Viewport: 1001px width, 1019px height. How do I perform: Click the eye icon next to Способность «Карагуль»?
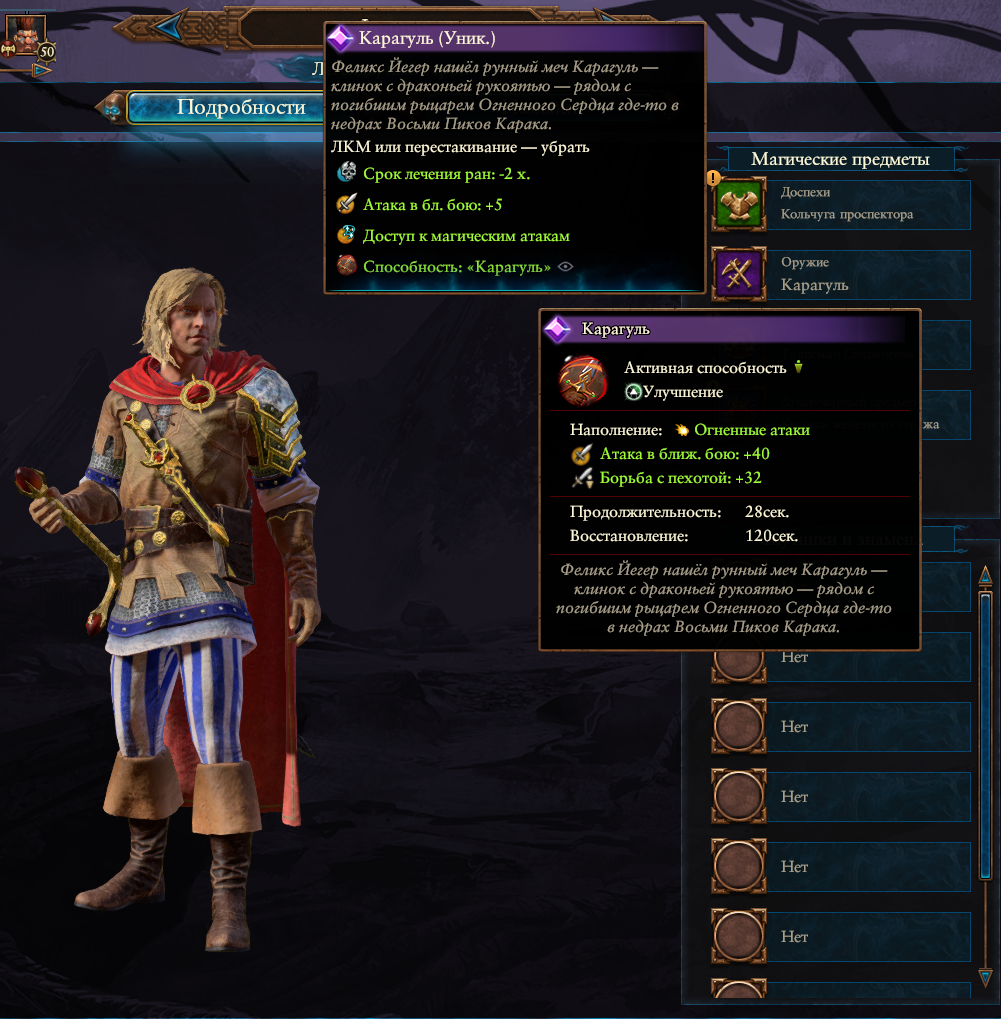pyautogui.click(x=566, y=267)
